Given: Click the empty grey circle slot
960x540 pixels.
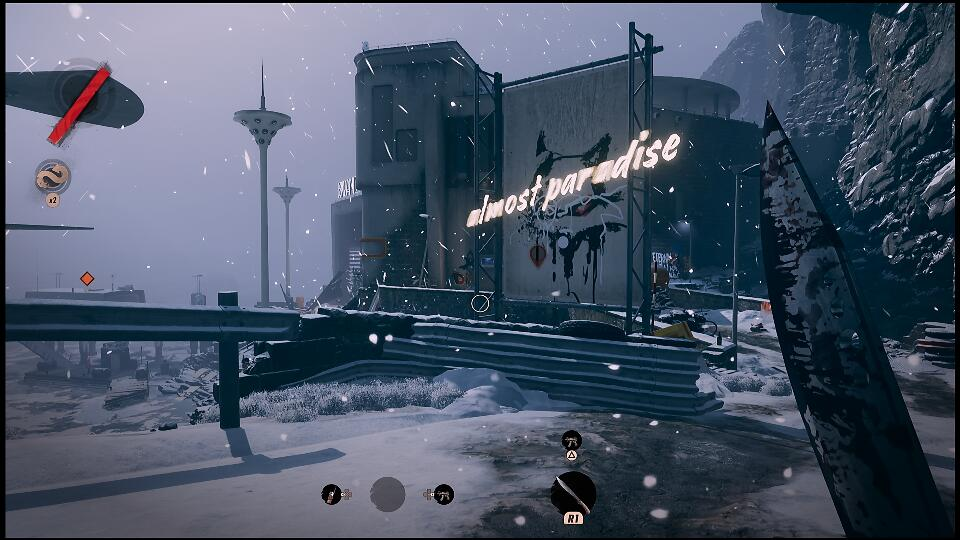Looking at the screenshot, I should [x=388, y=494].
